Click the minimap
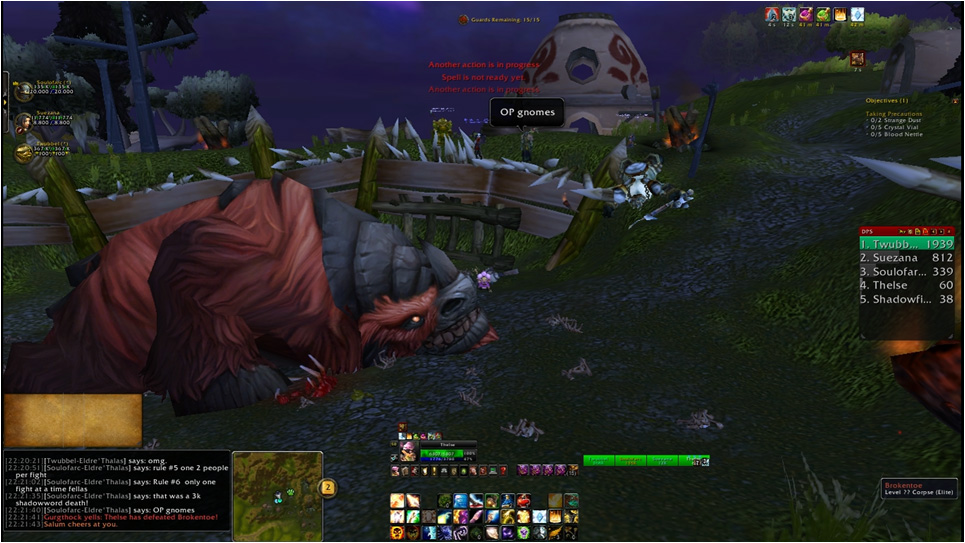The image size is (965, 543). (277, 492)
